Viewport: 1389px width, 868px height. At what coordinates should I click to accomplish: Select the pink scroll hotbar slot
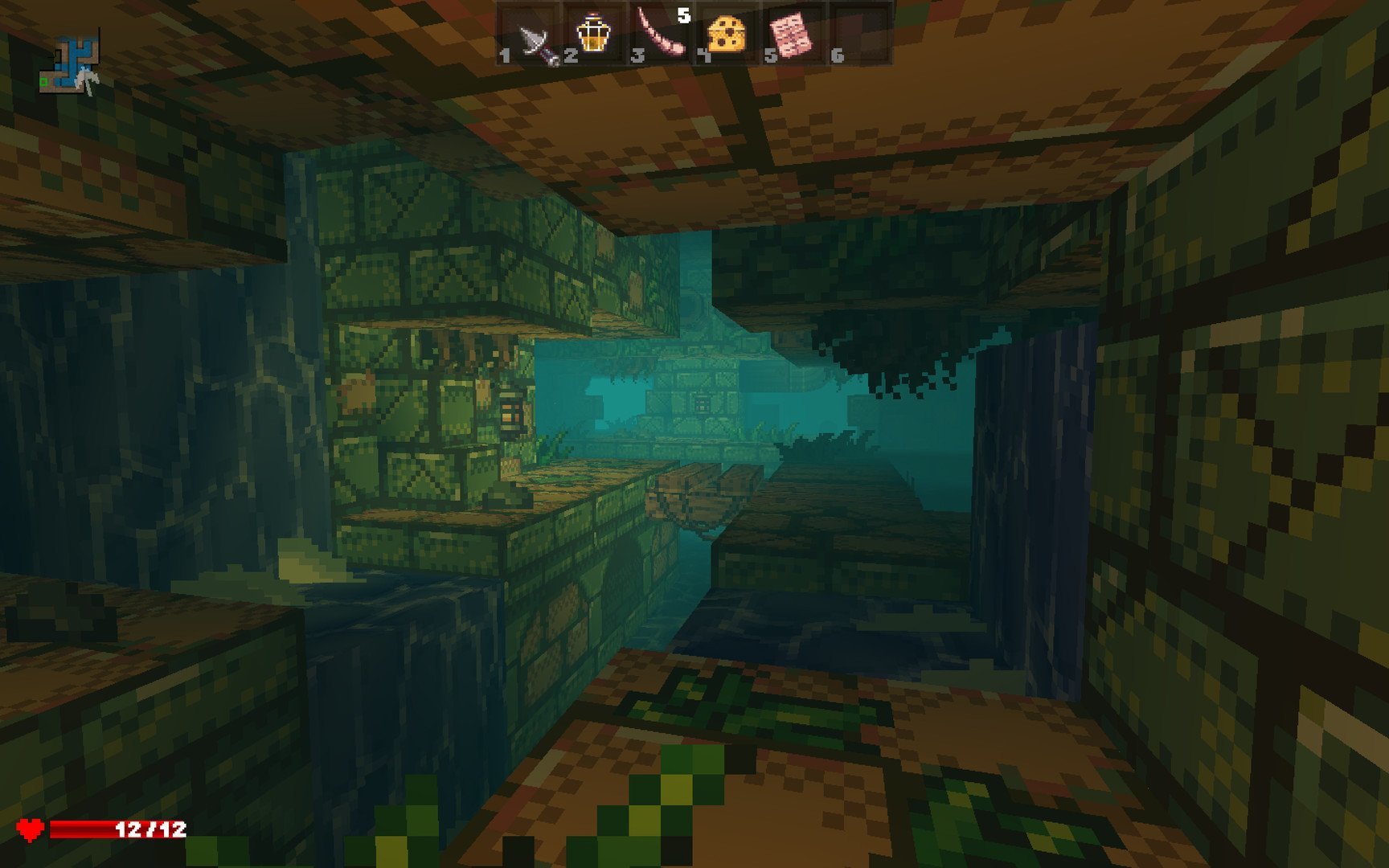792,35
